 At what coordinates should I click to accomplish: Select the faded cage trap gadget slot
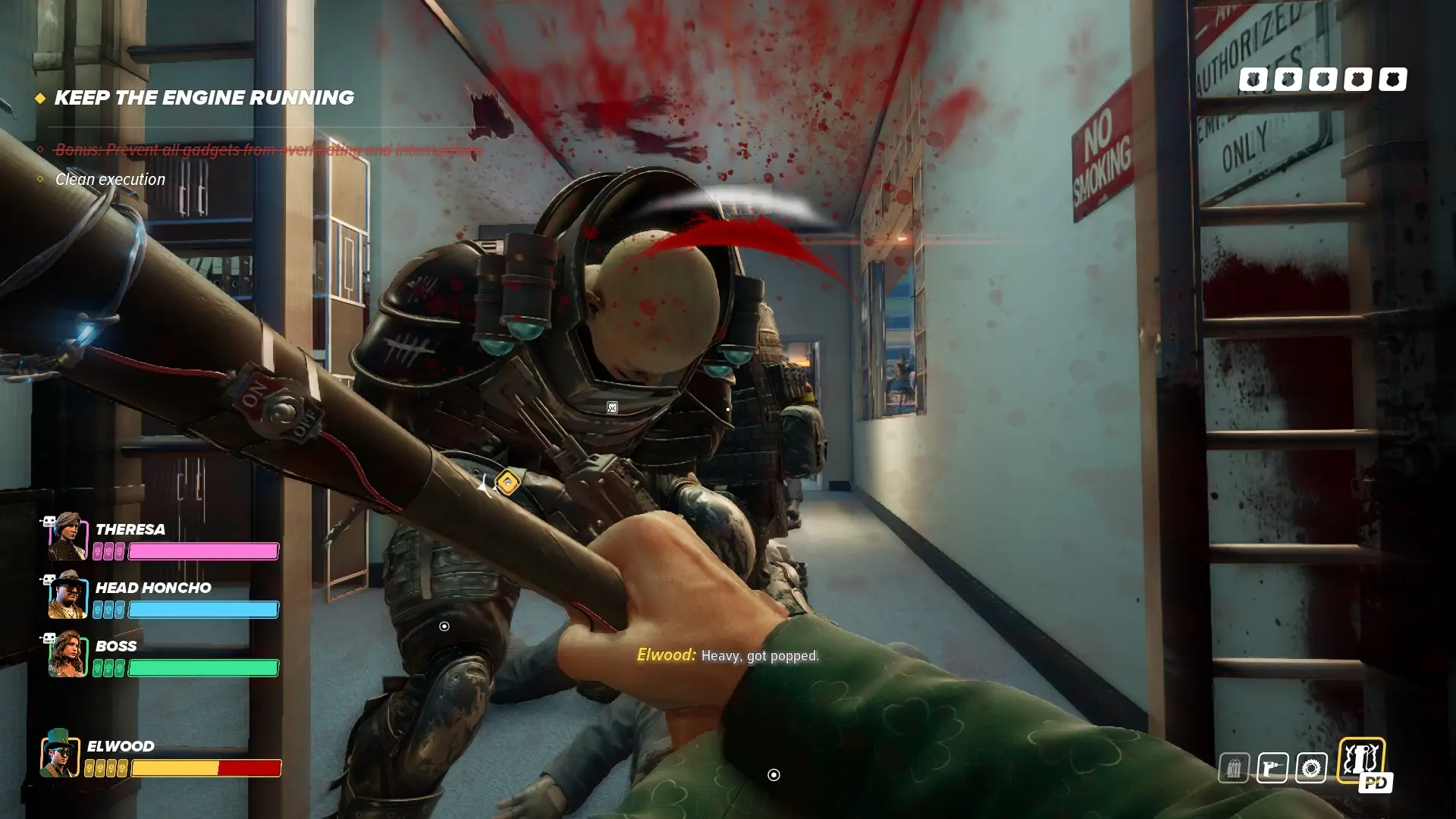pyautogui.click(x=1234, y=768)
